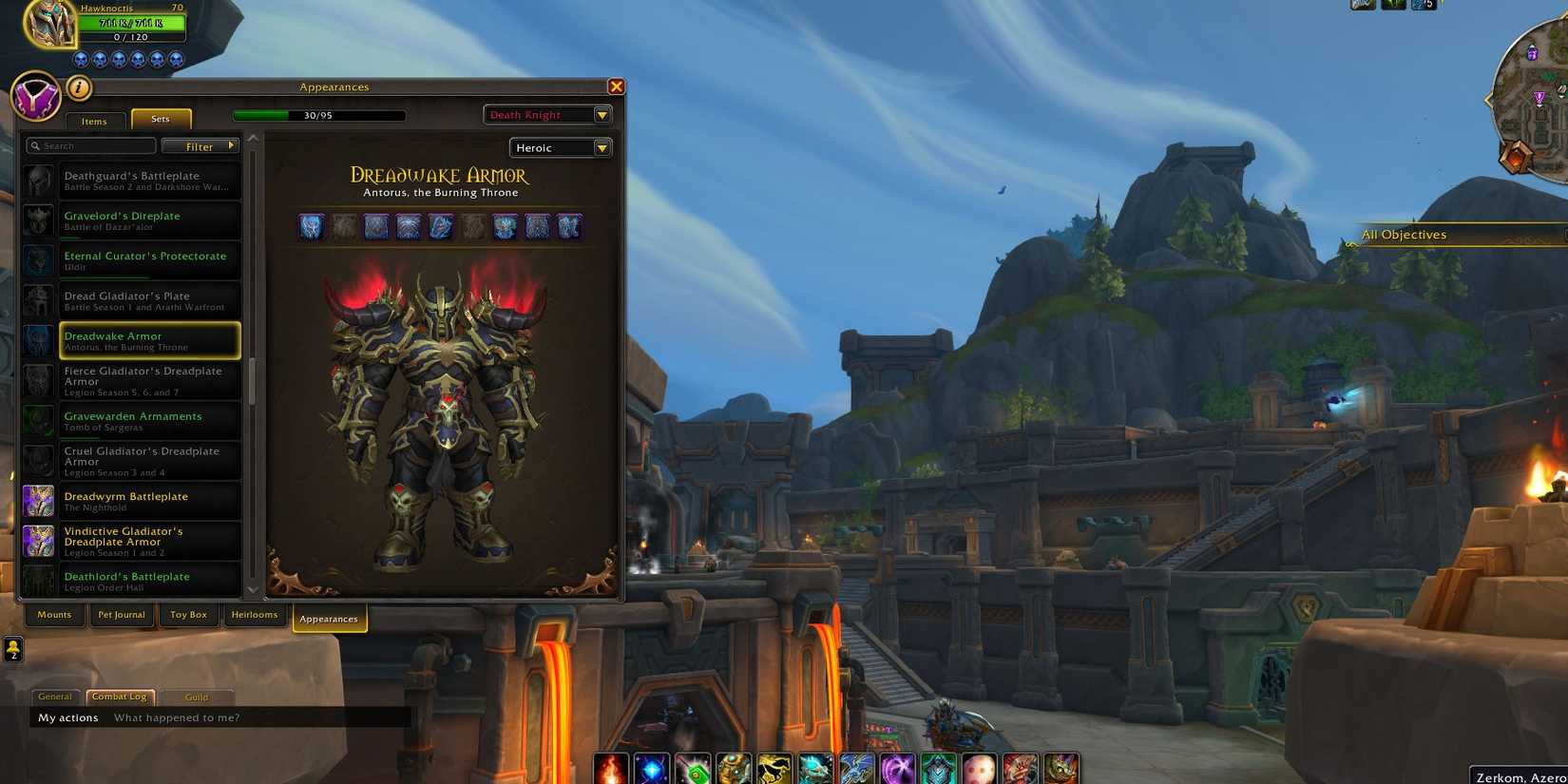Expand the Filter options menu
Image resolution: width=1568 pixels, height=784 pixels.
click(x=200, y=145)
